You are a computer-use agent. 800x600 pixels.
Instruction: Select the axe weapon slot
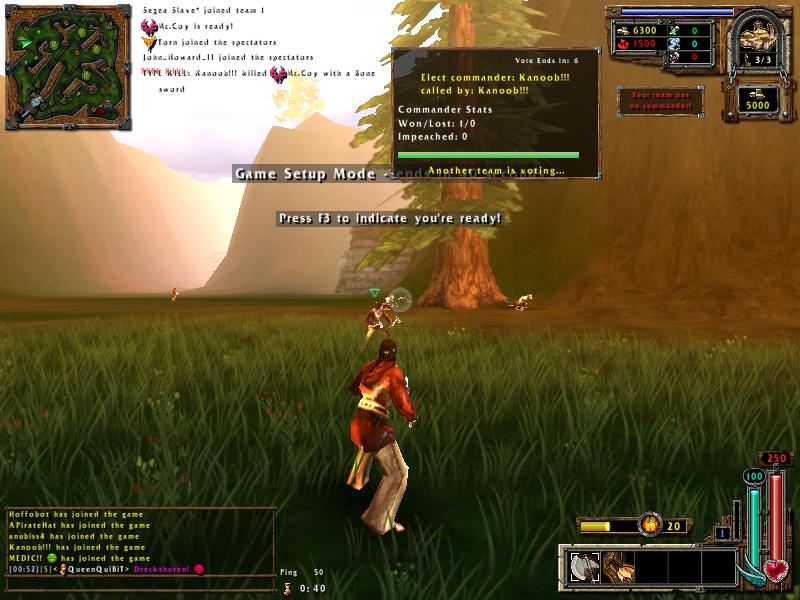583,567
